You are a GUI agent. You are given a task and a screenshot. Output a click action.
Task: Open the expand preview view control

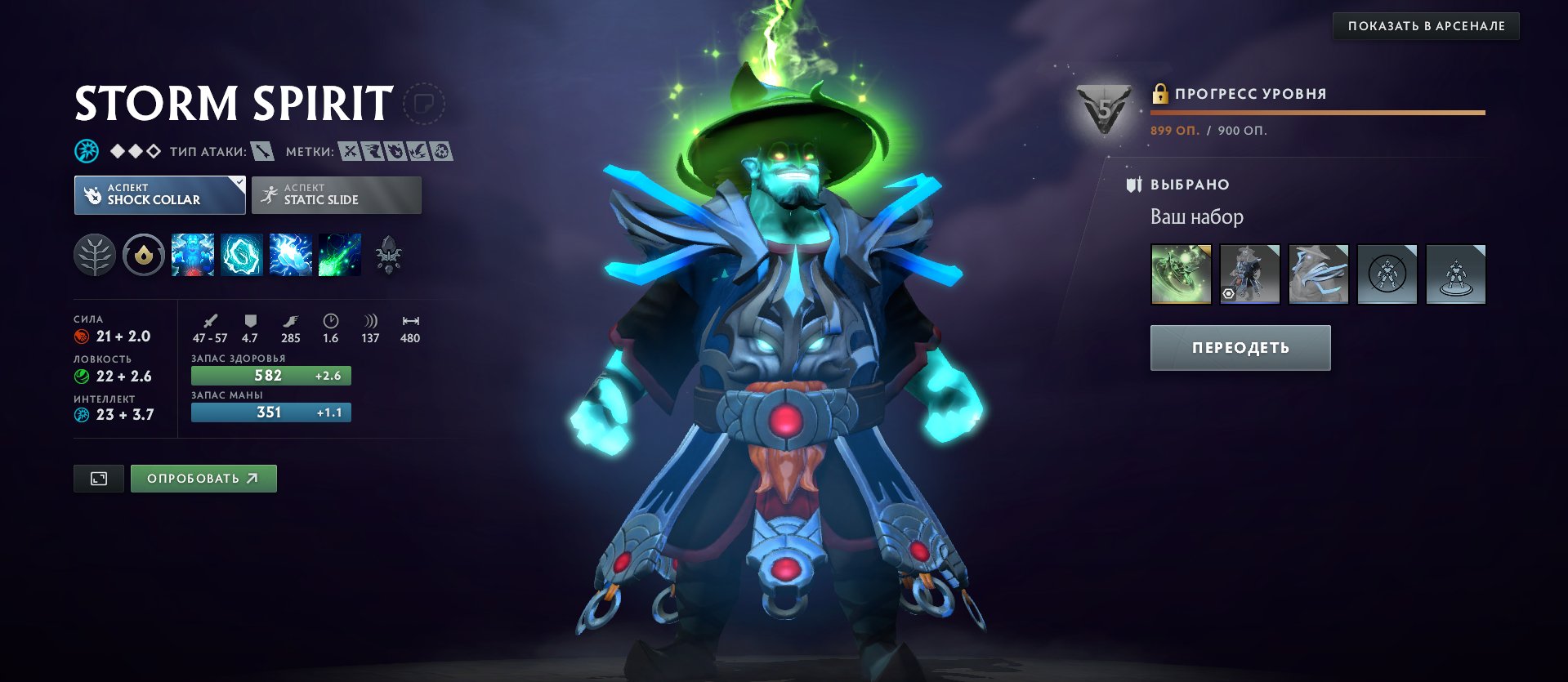(x=98, y=478)
